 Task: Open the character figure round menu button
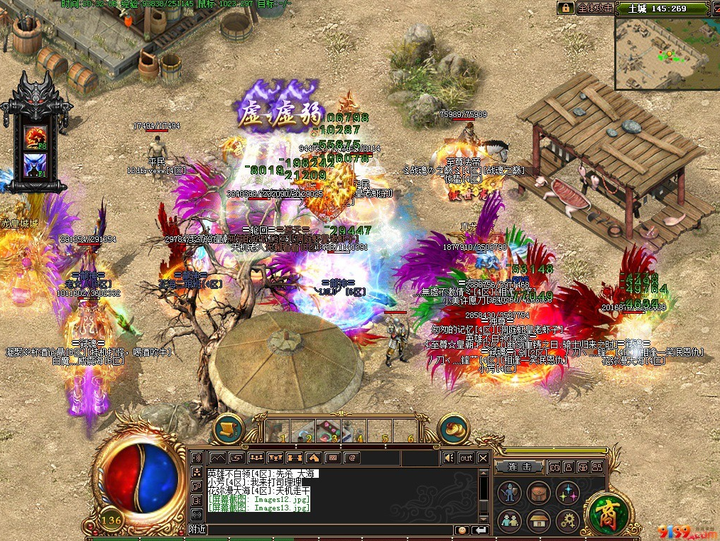tap(510, 492)
